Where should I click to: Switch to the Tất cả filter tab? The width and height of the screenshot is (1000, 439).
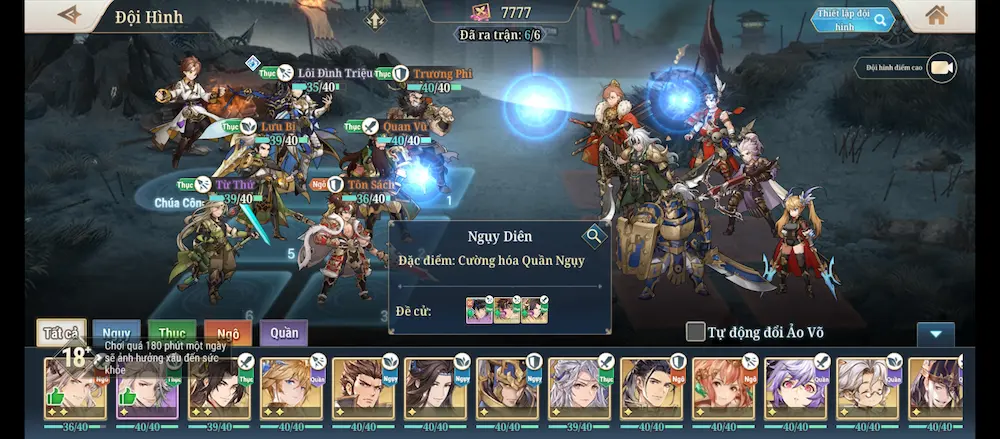click(x=61, y=333)
